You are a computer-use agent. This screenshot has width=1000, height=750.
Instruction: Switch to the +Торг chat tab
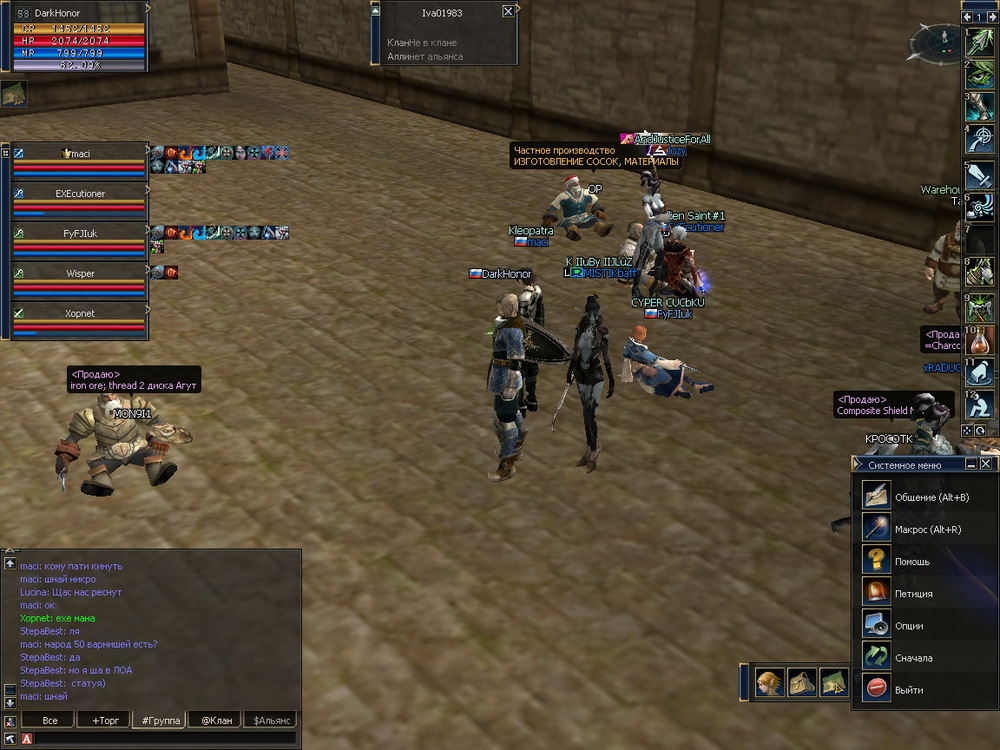[103, 720]
